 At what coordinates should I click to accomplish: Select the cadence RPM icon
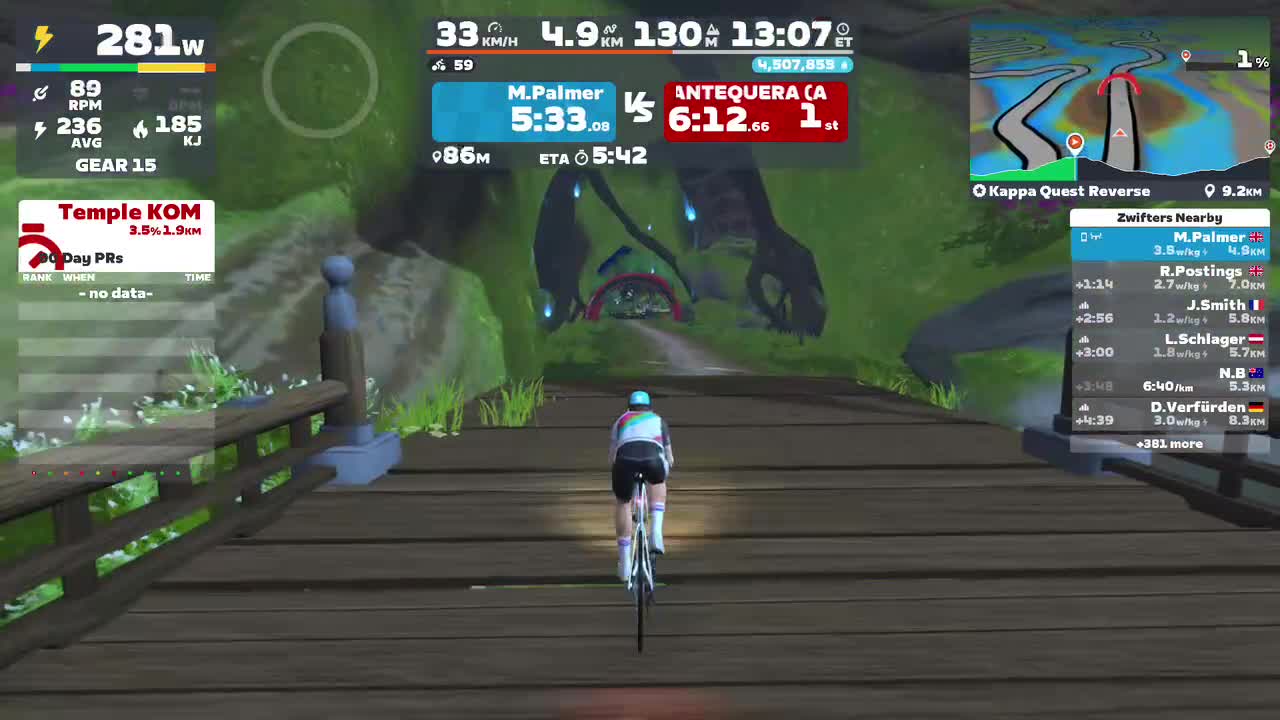pos(41,95)
